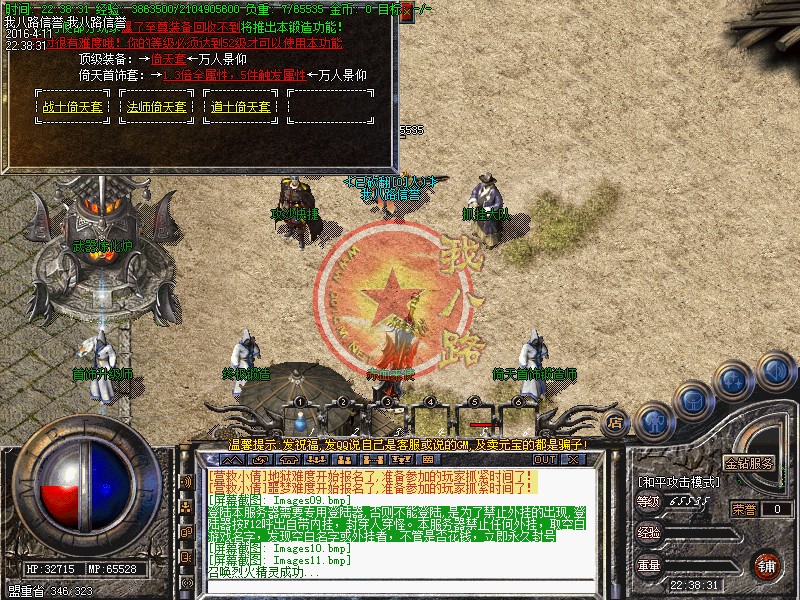Click the blue four-dot skills round button
Image resolution: width=800 pixels, height=600 pixels.
pos(735,380)
